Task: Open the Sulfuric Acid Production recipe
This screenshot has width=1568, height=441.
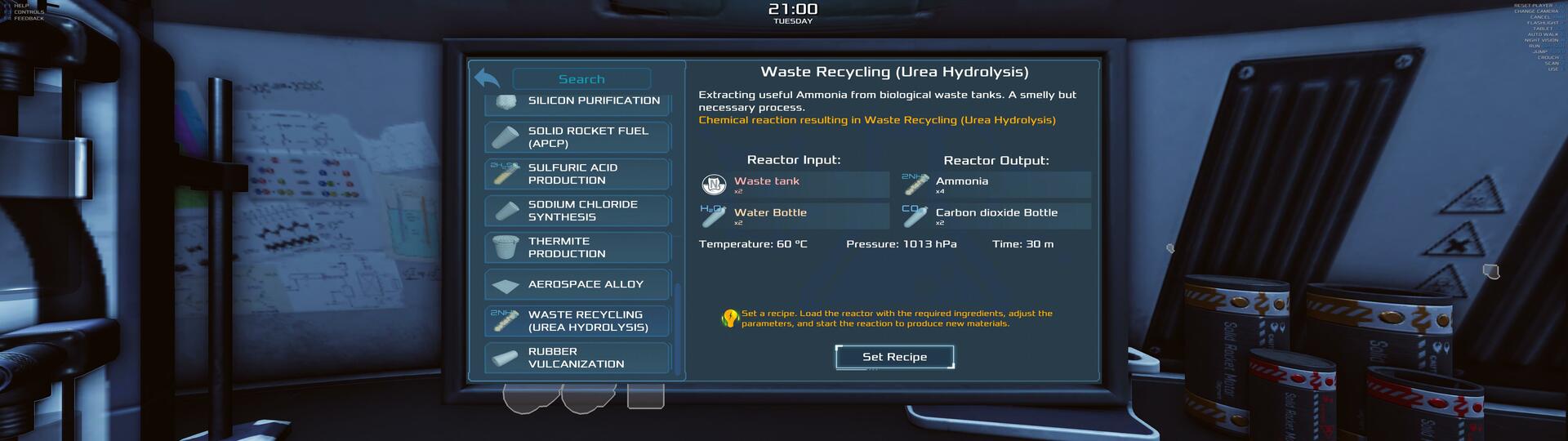Action: 577,174
